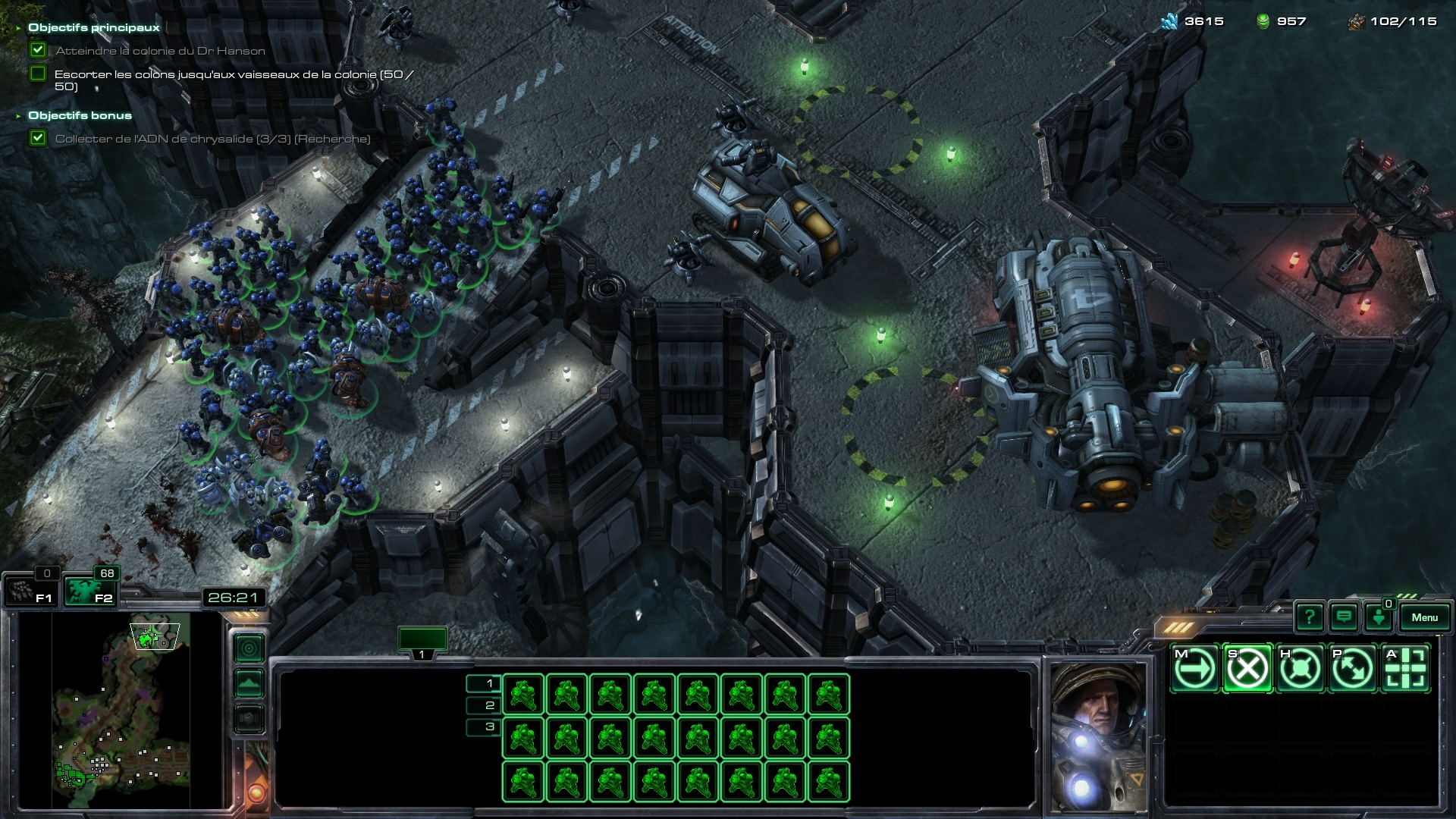This screenshot has width=1456, height=819.
Task: Collapse the Objectifs bonus section
Action: click(x=18, y=116)
